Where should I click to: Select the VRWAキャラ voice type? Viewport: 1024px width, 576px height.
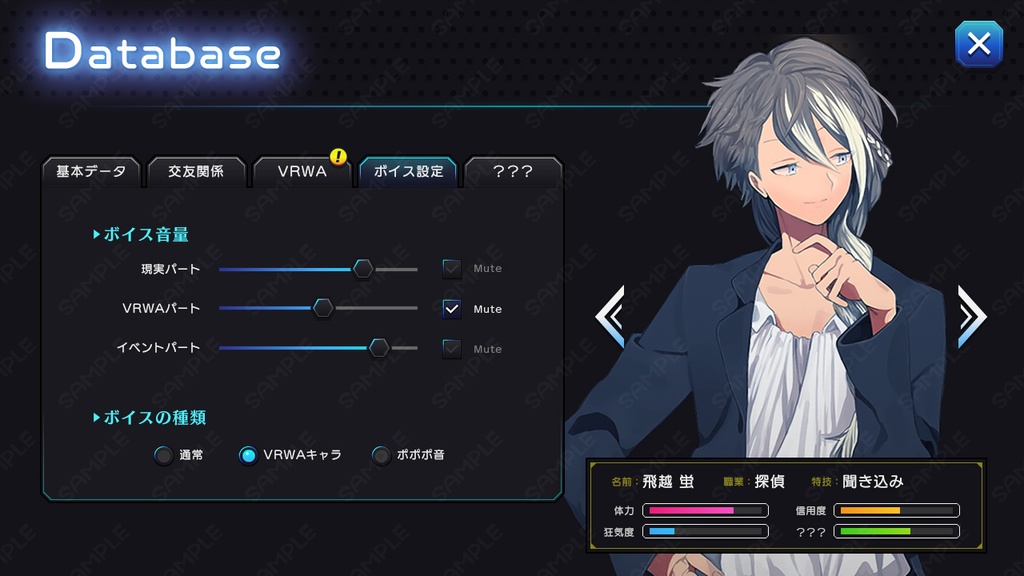point(248,456)
